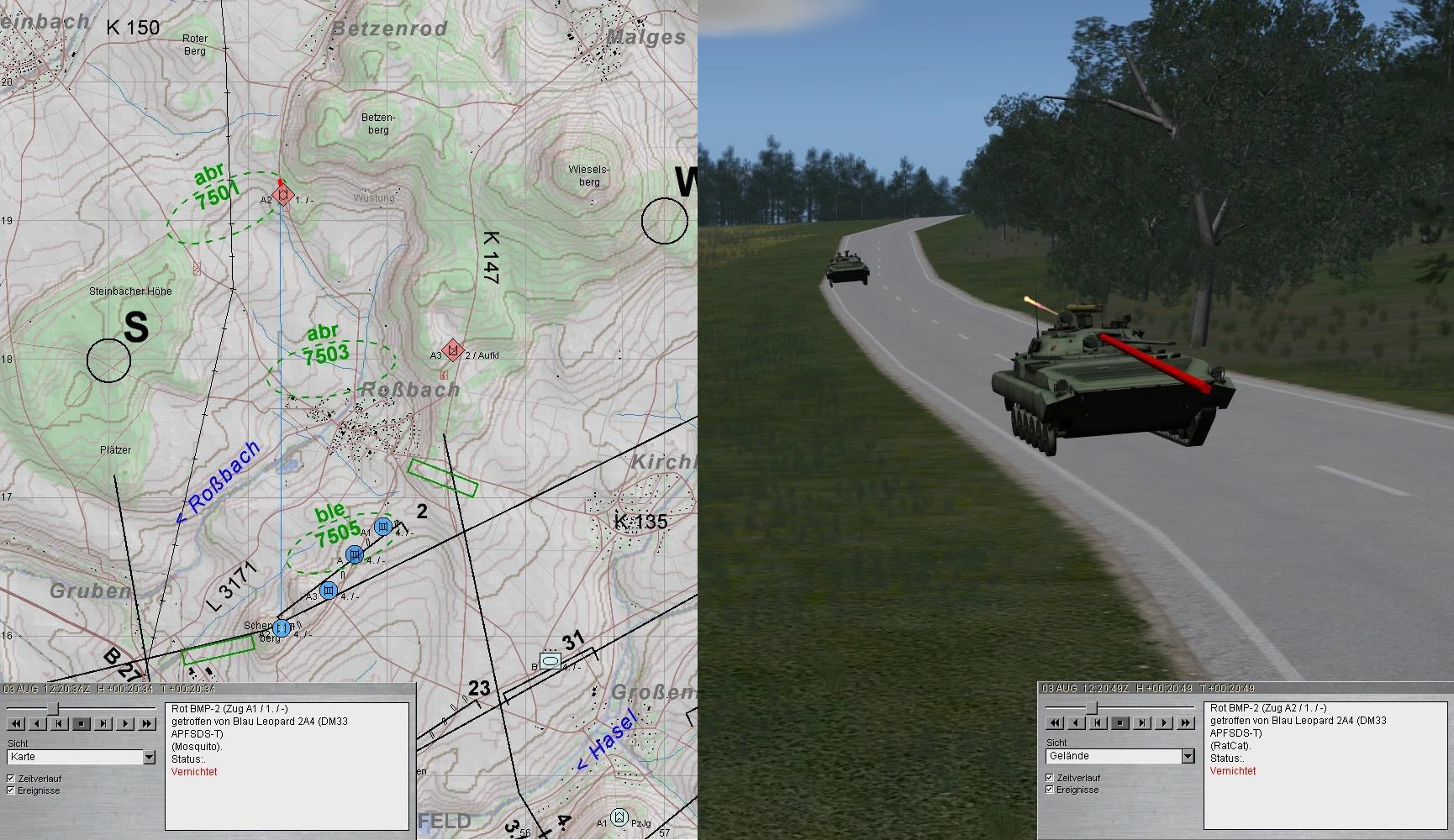
Task: Open the Sicht dropdown showing Gelände
Action: (1188, 757)
